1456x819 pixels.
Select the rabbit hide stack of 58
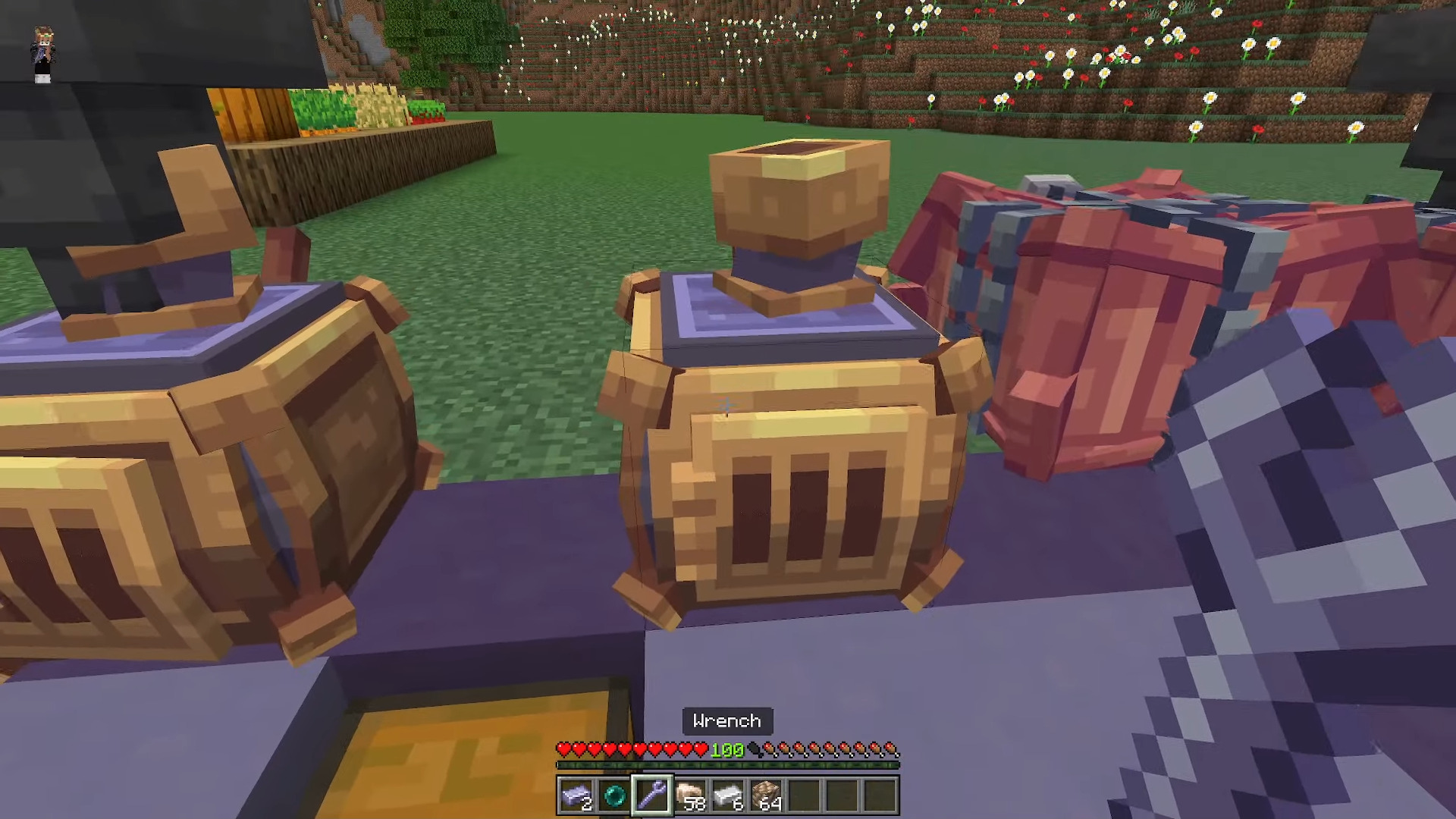(x=692, y=796)
